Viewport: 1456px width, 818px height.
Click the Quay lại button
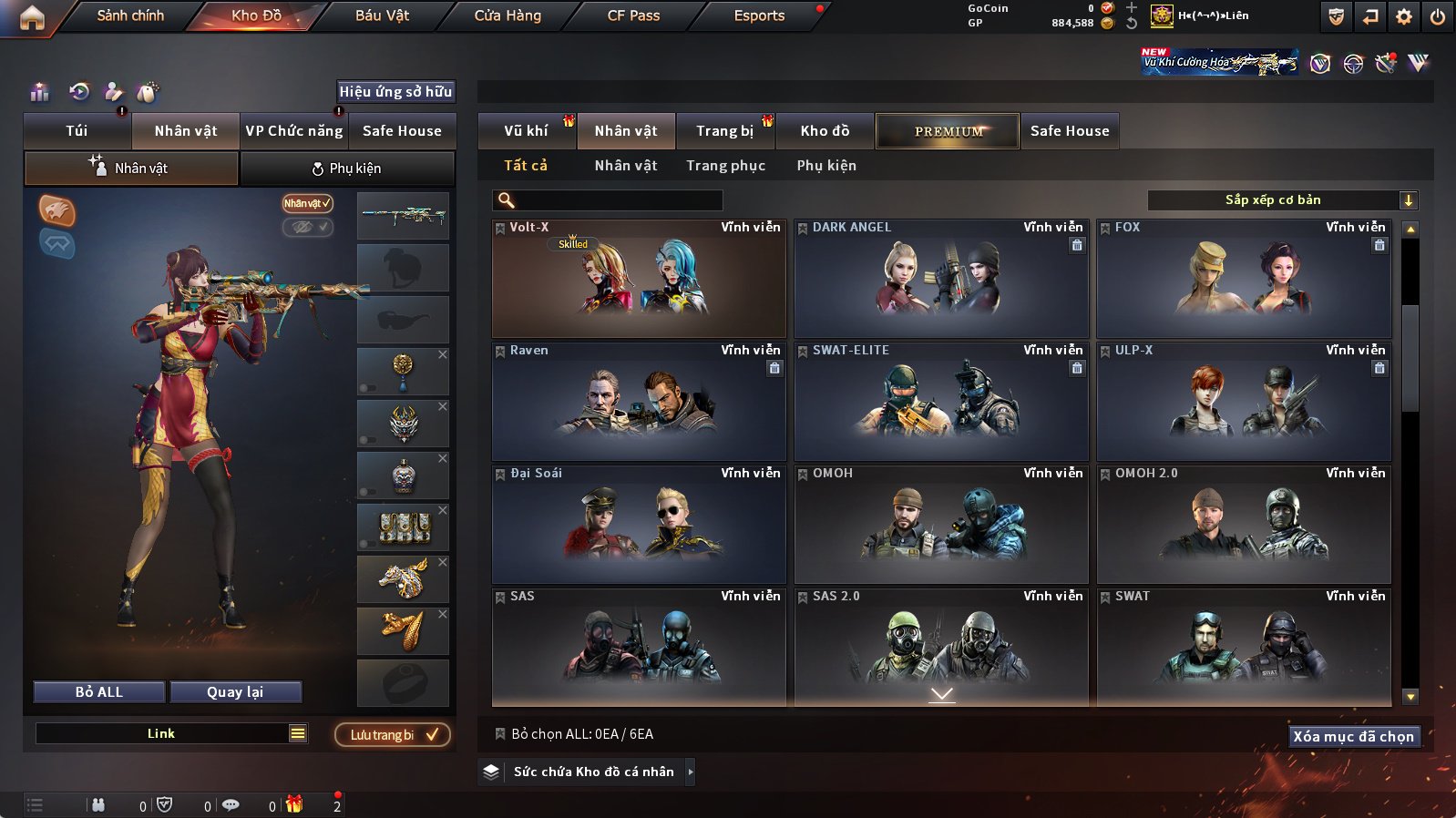click(235, 692)
